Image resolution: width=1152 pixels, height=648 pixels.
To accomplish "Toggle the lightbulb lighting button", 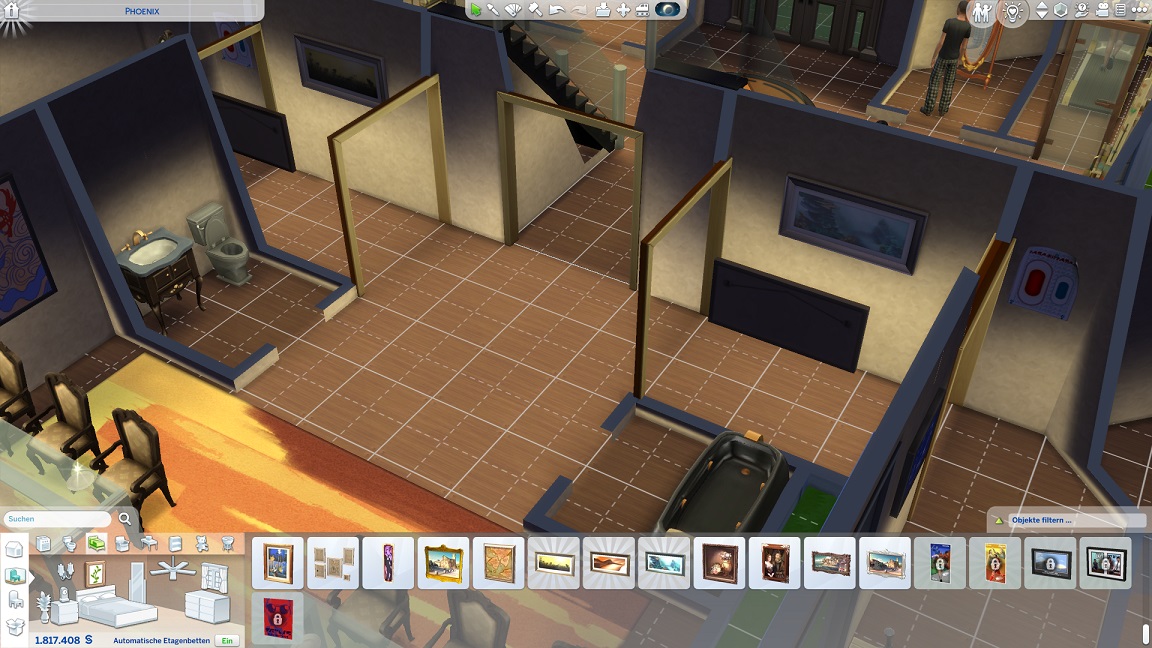I will click(1012, 12).
